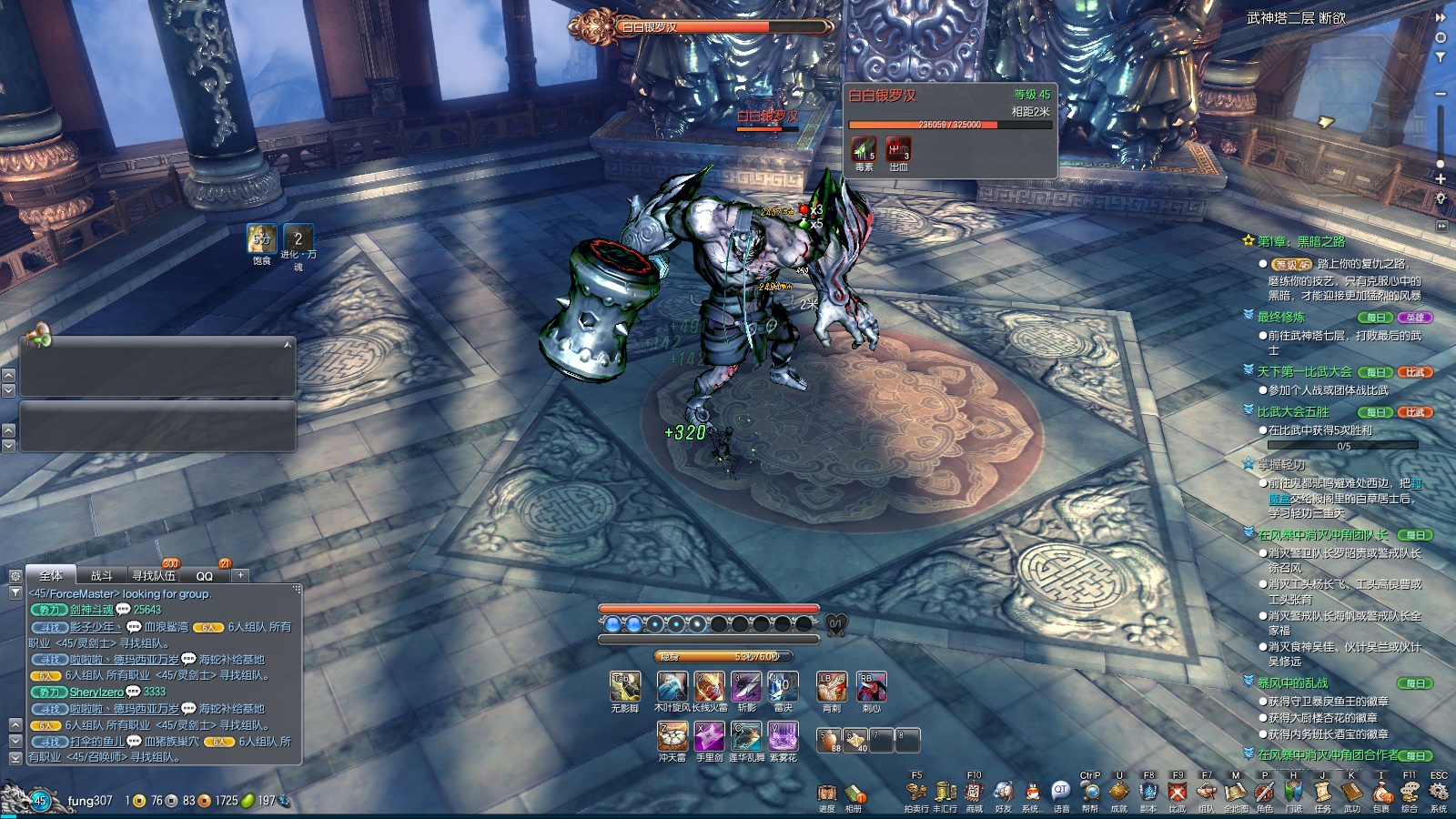Open chat settings gear icon

(x=15, y=576)
